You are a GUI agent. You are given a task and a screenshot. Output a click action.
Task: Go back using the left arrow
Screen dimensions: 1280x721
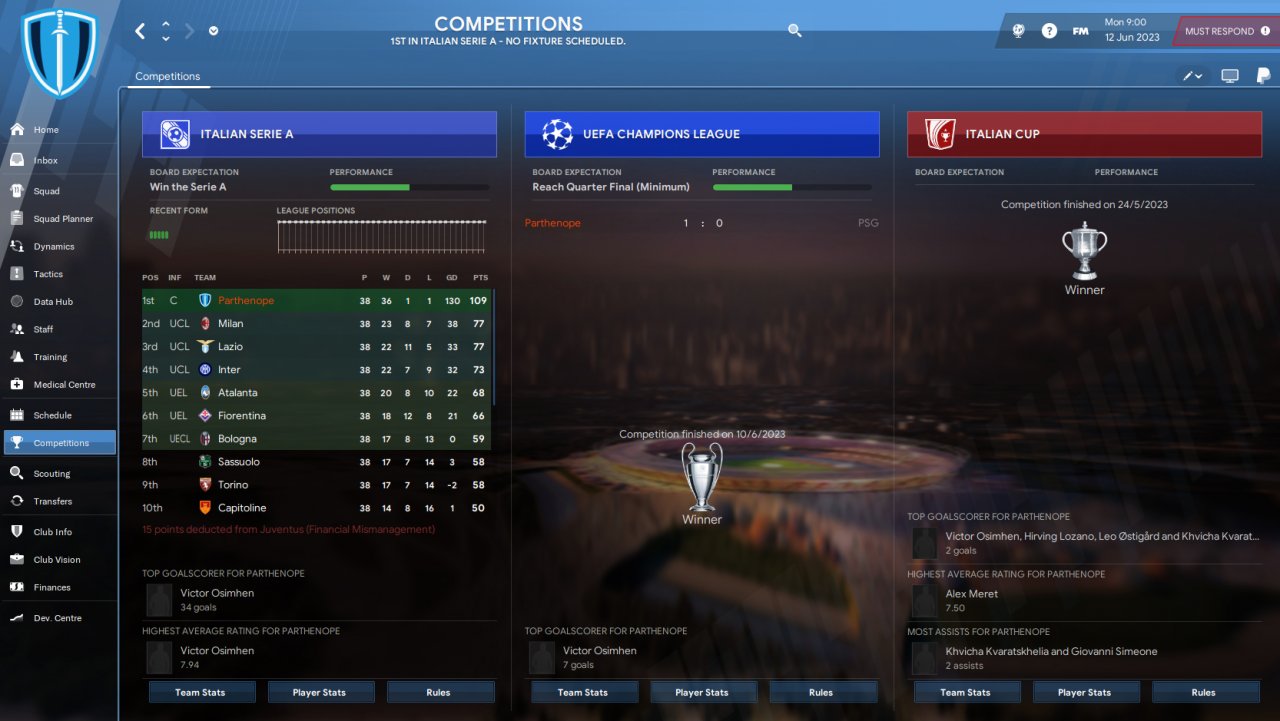point(140,31)
